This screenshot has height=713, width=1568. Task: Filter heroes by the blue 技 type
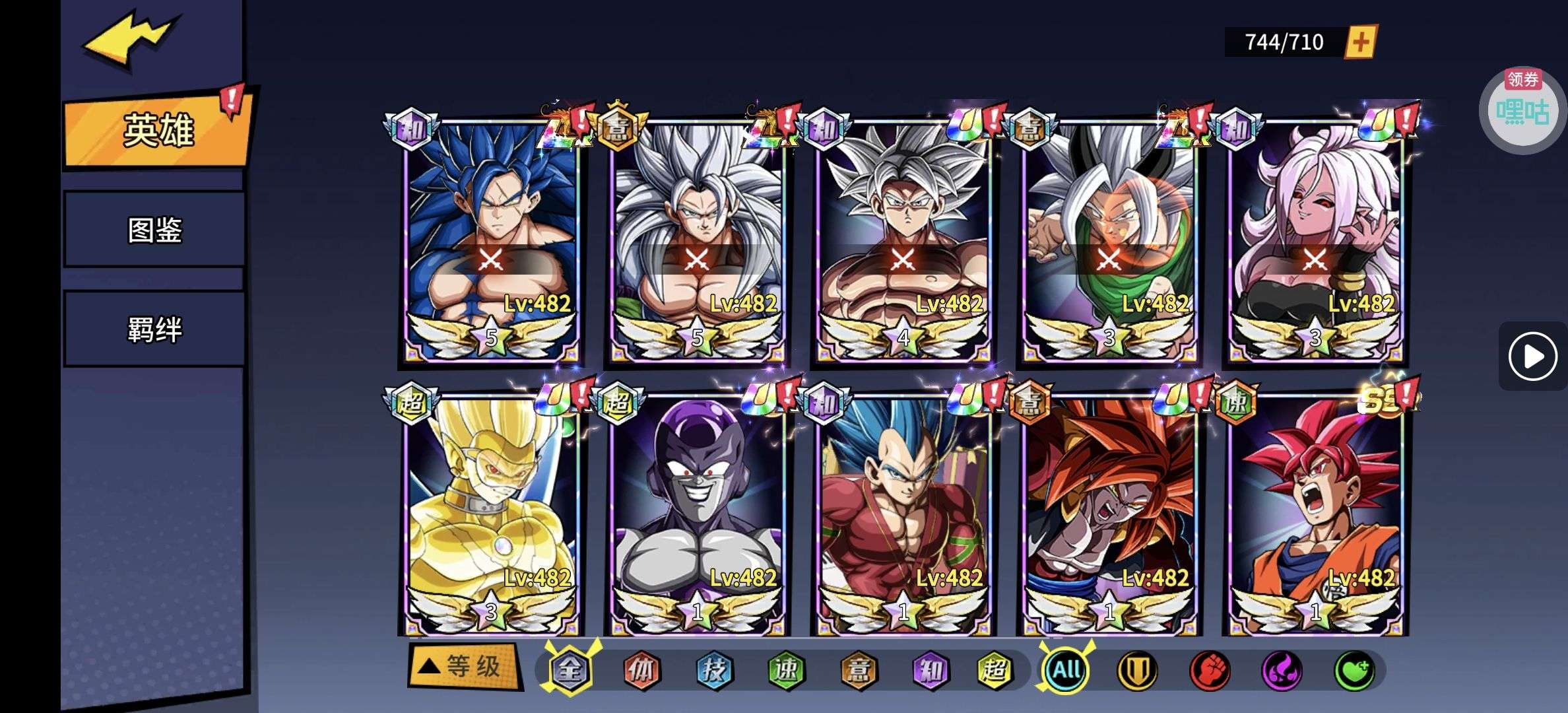(x=714, y=670)
